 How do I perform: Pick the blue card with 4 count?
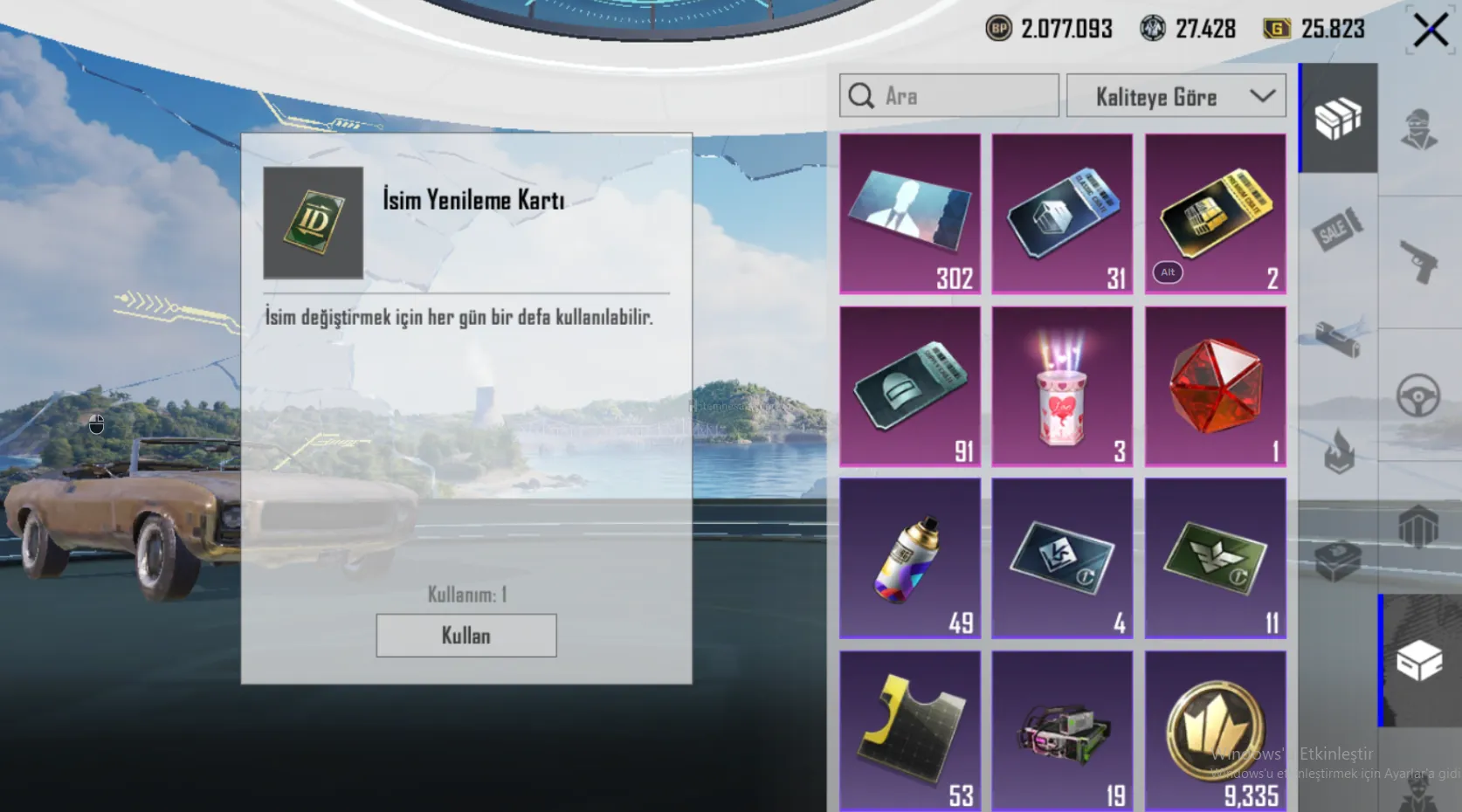point(1062,558)
